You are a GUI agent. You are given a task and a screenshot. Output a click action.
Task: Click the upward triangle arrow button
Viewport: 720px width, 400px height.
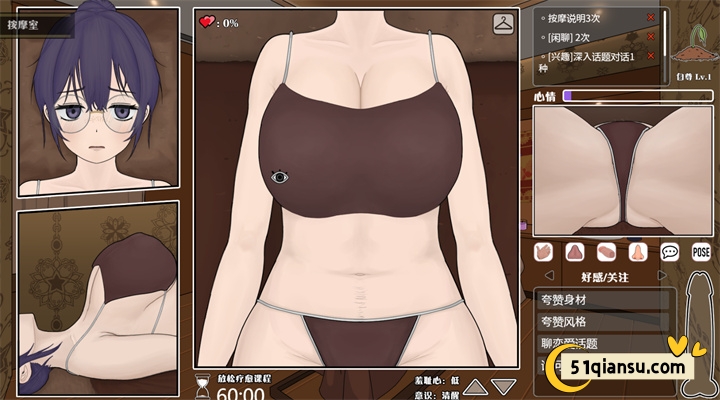[476, 387]
